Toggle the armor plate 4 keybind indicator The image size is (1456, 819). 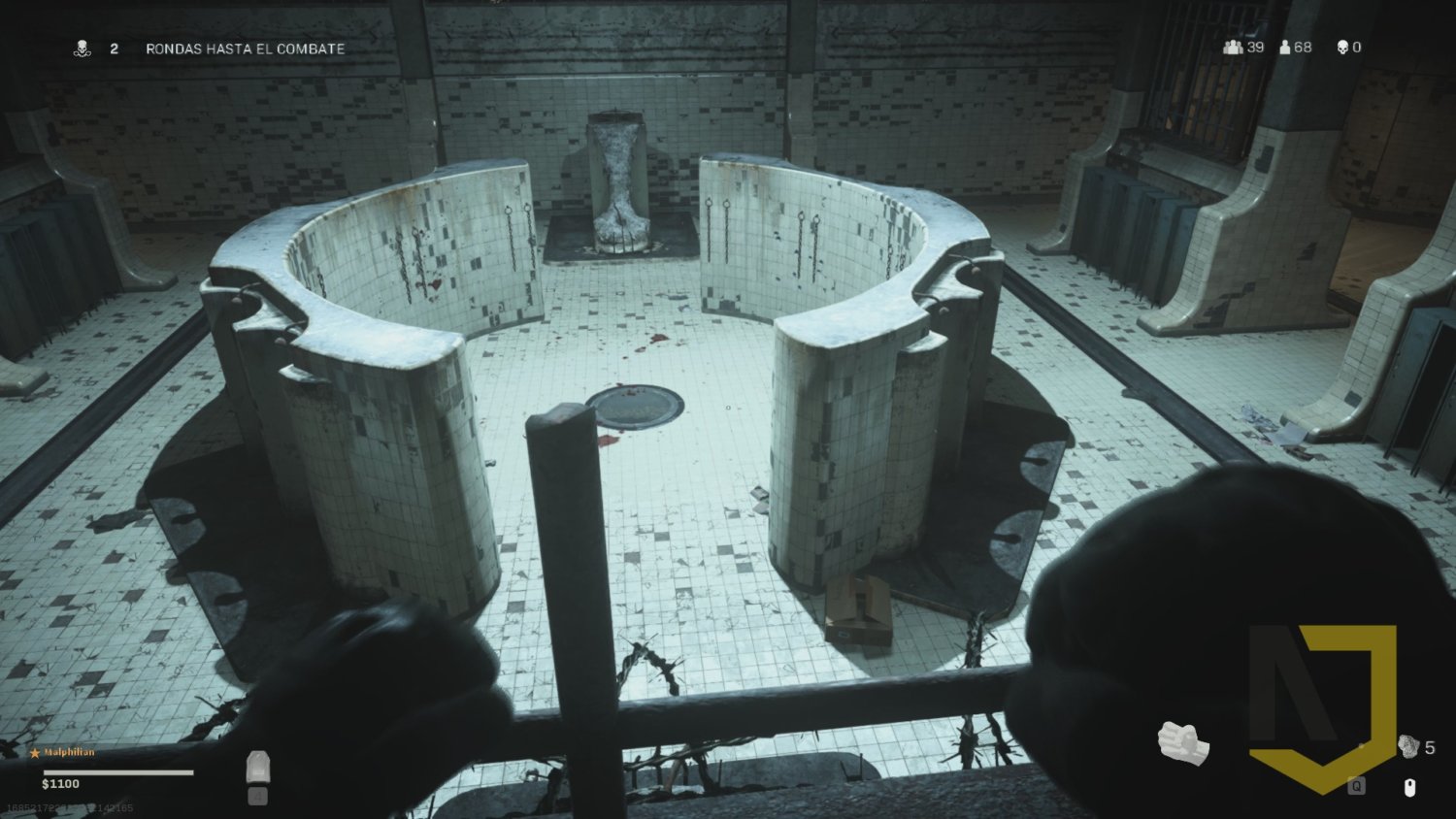point(258,797)
